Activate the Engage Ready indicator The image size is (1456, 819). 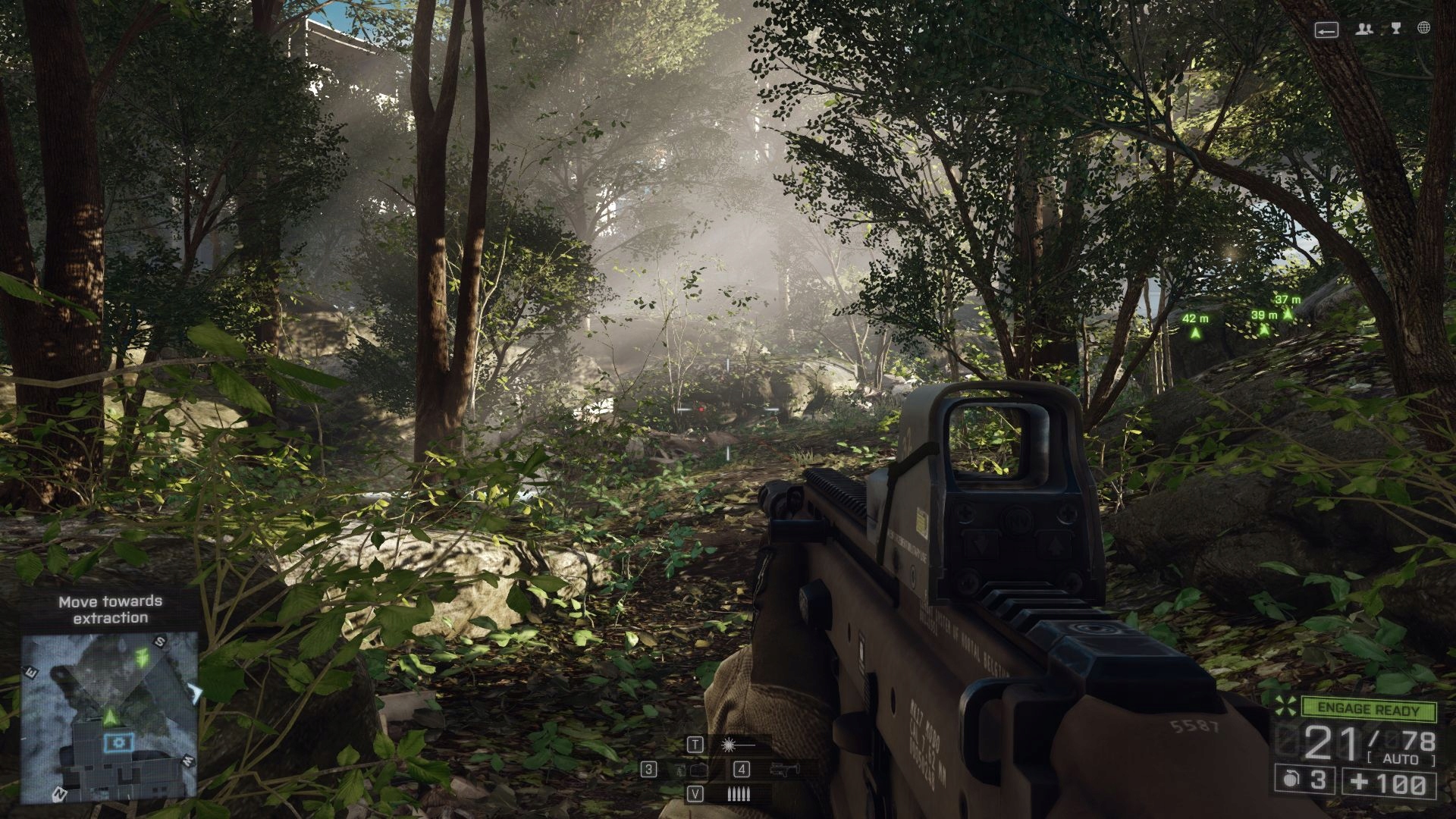1368,710
